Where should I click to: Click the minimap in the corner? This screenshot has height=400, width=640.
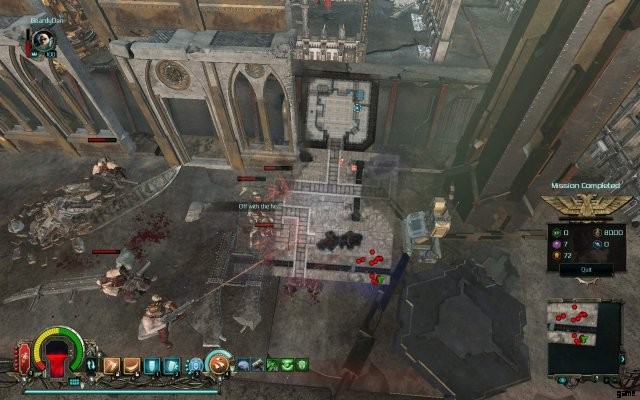[586, 333]
